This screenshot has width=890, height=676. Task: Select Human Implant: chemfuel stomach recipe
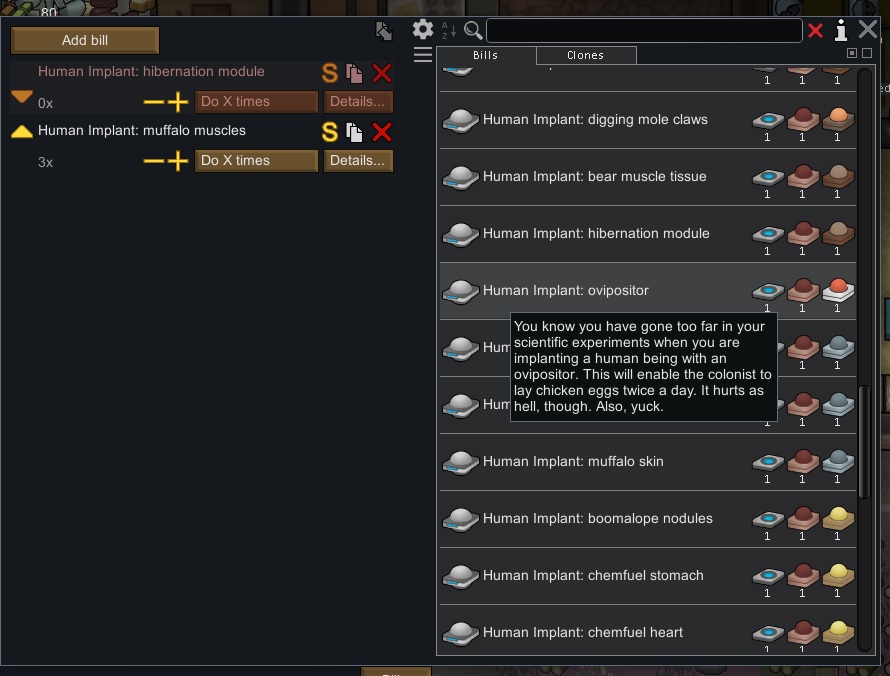tap(593, 576)
